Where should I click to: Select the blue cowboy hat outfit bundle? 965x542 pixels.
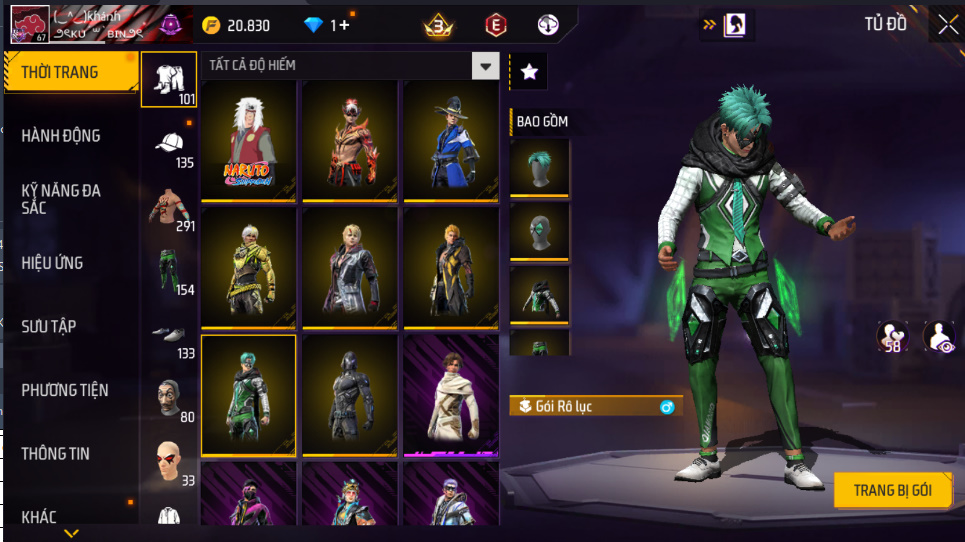451,141
